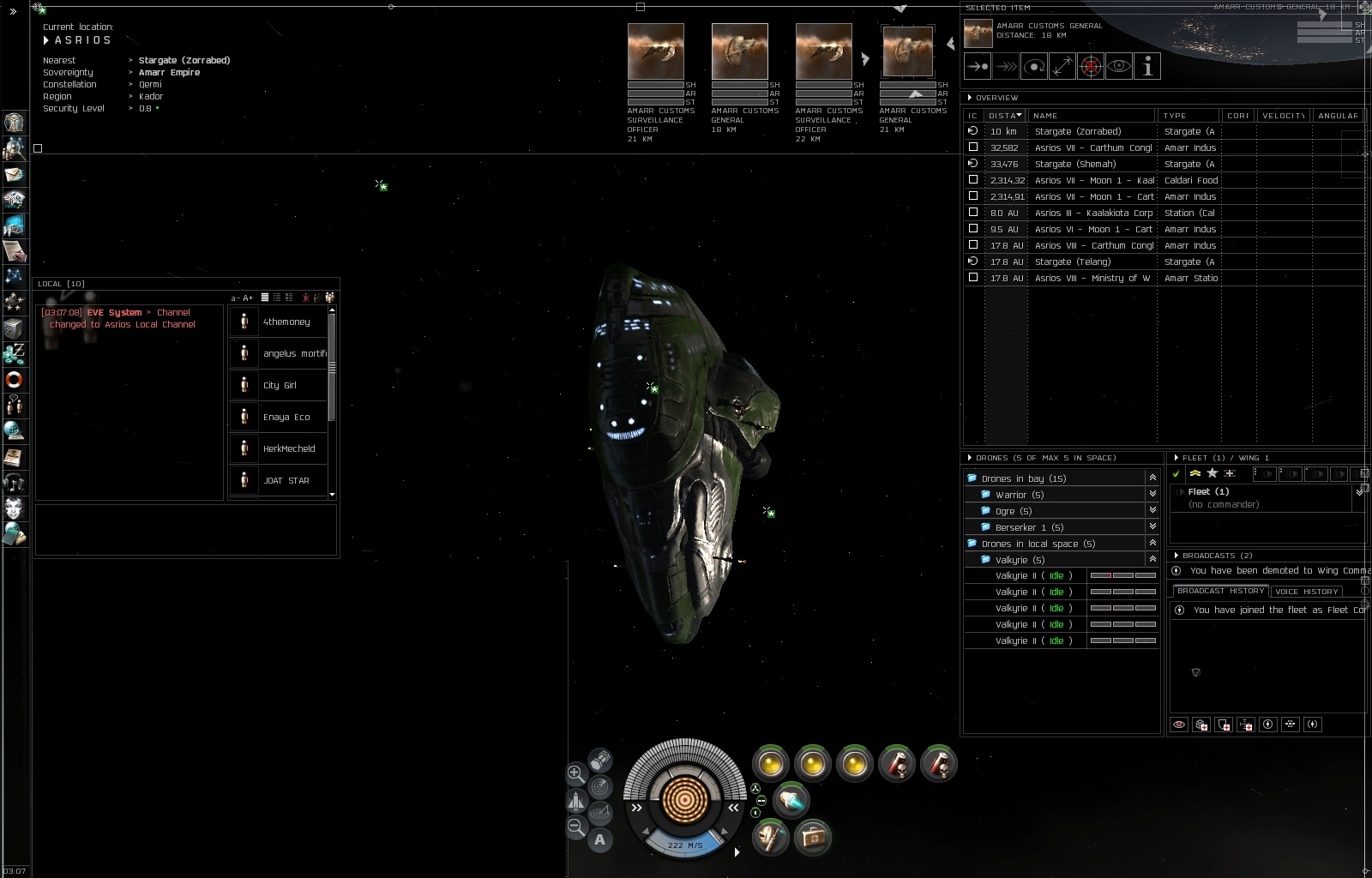Expand the Warrior (5) drone group

1152,495
